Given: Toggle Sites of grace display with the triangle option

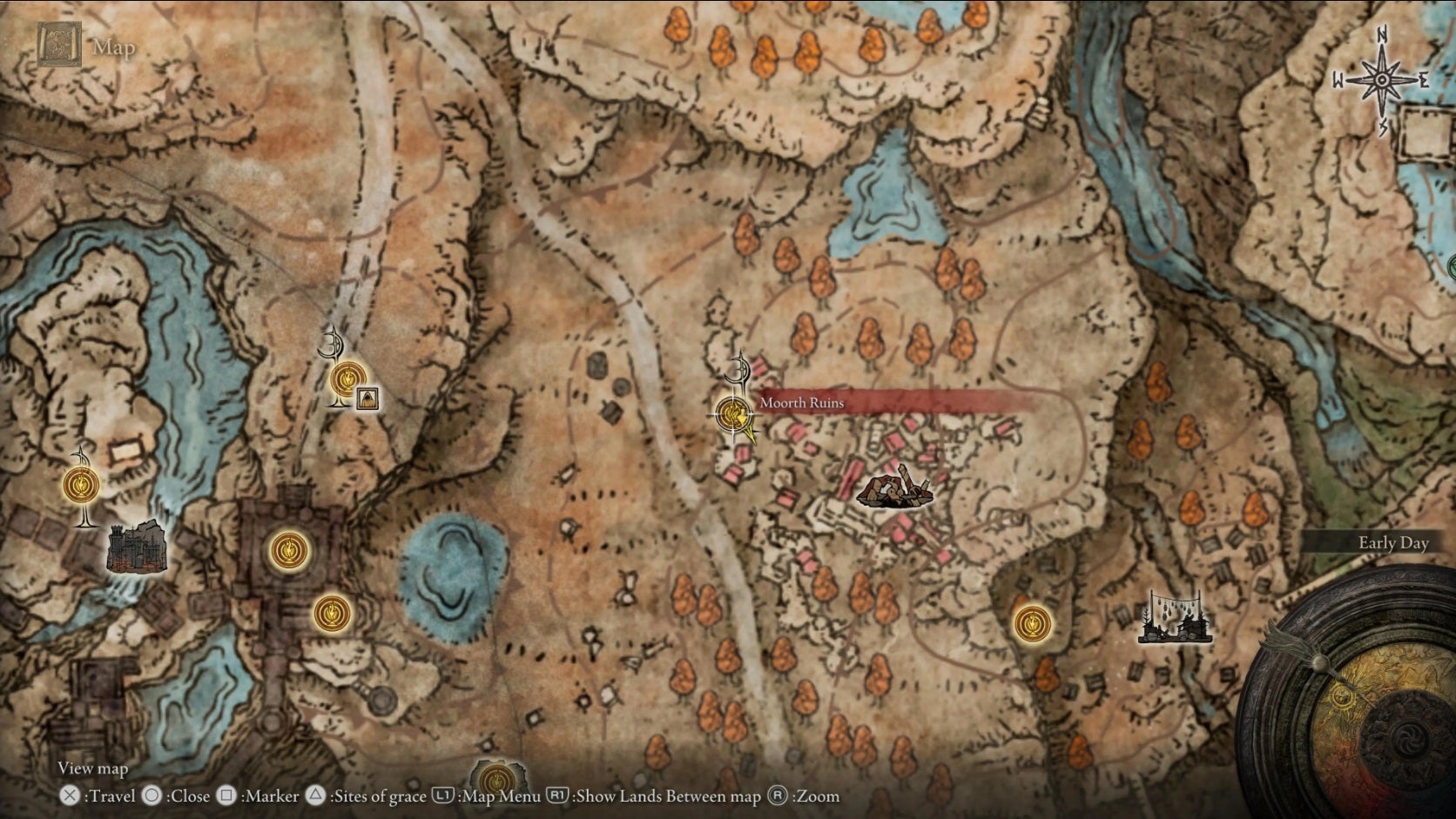Looking at the screenshot, I should 317,796.
